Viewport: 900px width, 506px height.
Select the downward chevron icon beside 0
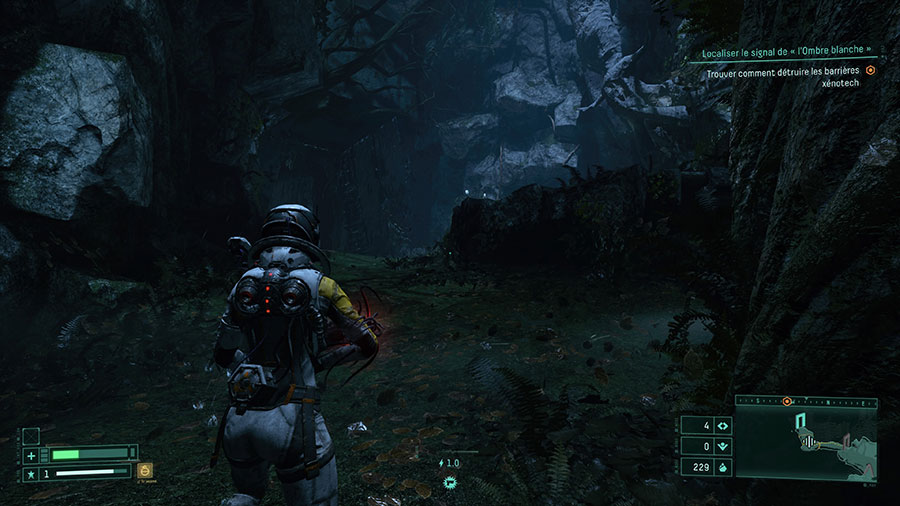722,446
